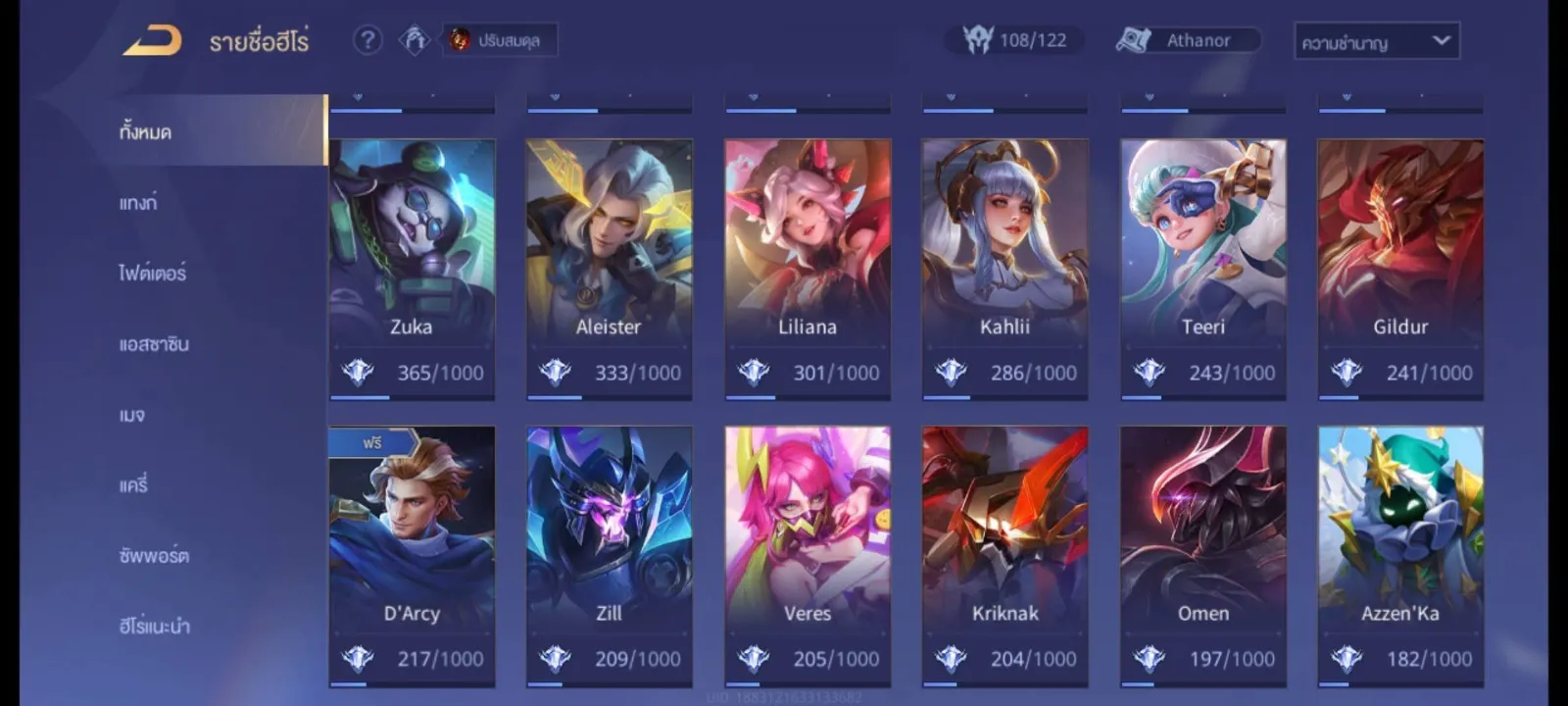Go back using the return arrow
Viewport: 1568px width, 706px height.
[153, 40]
